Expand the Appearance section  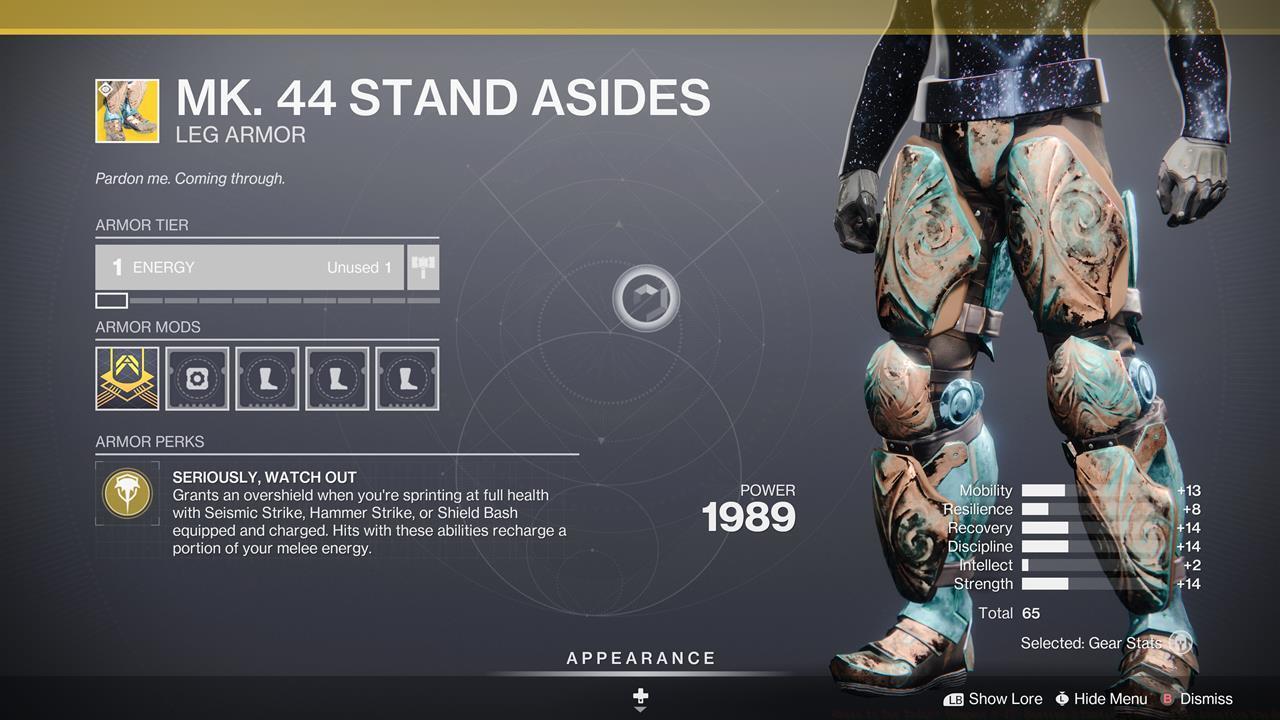[x=639, y=658]
